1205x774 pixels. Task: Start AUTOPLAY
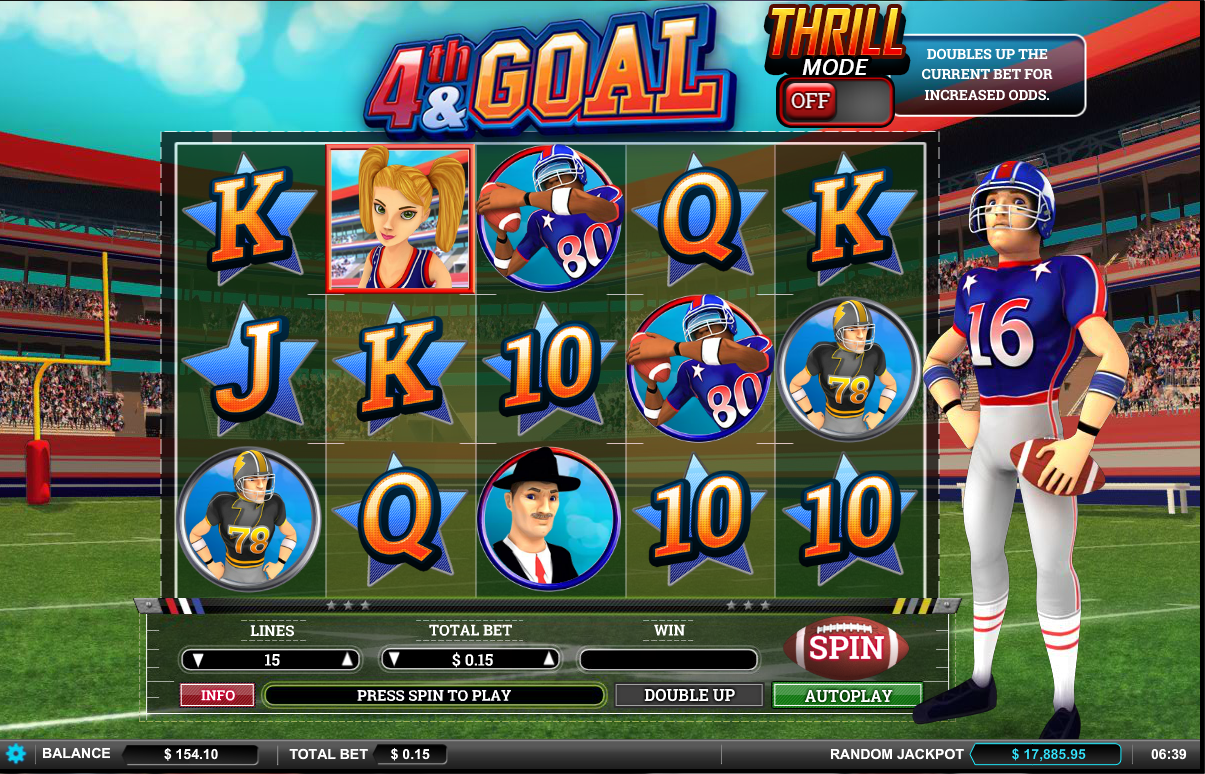[847, 695]
